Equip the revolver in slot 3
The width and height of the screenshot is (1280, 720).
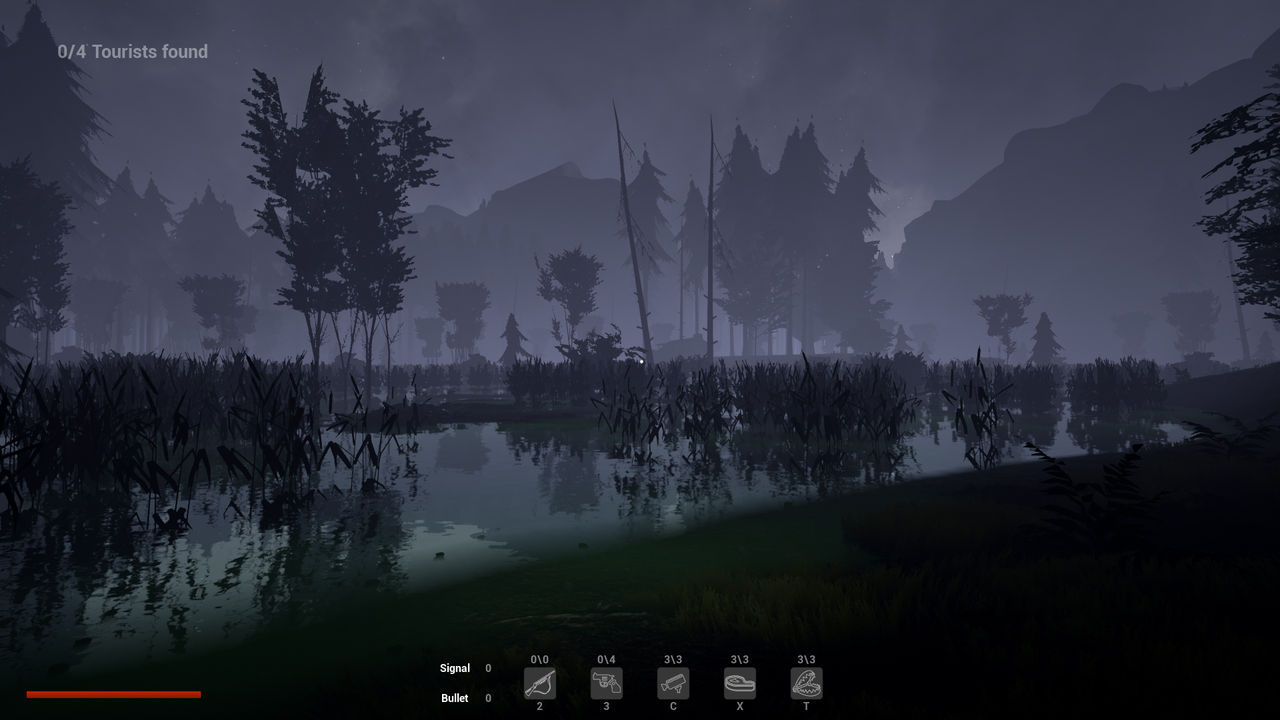click(x=606, y=684)
